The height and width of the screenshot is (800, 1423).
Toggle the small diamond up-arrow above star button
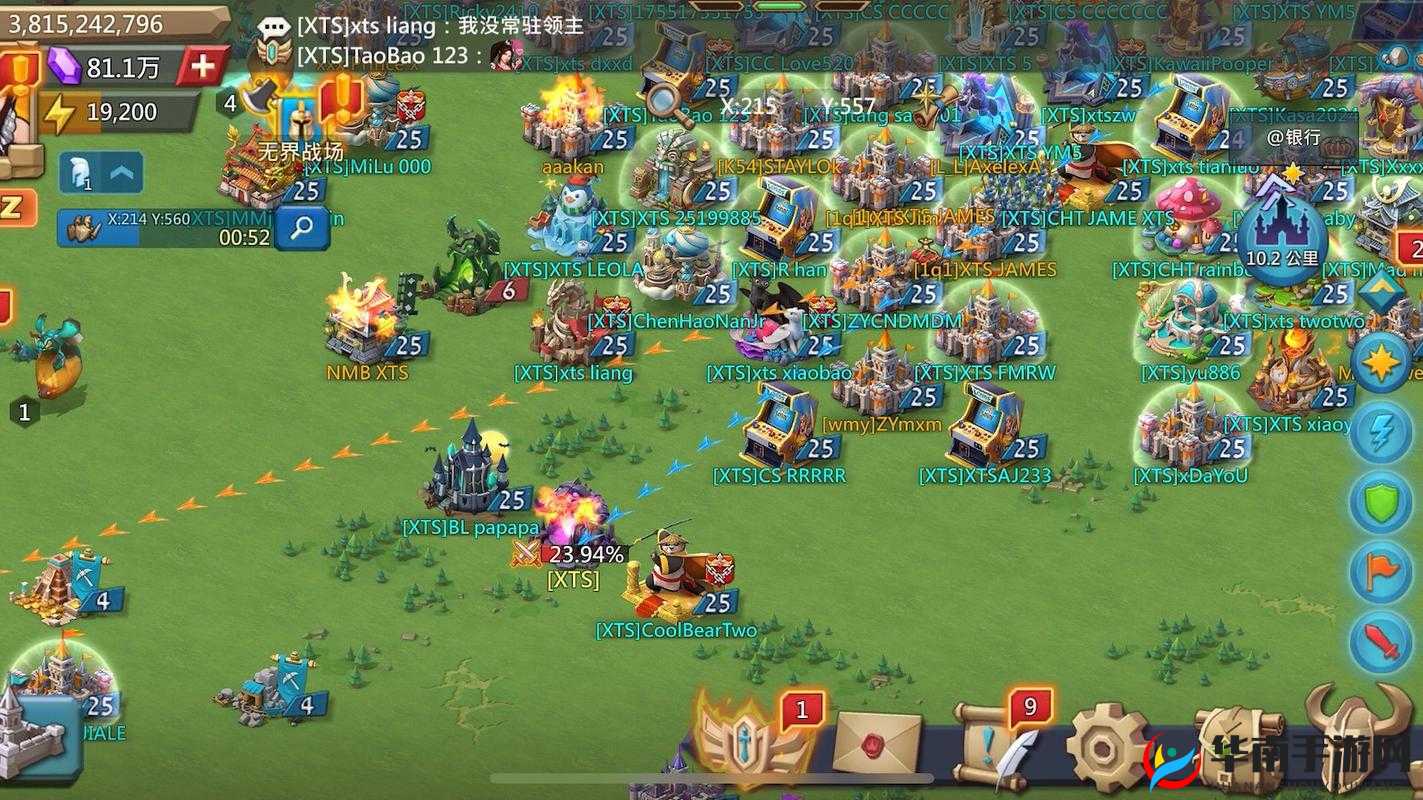(1383, 292)
